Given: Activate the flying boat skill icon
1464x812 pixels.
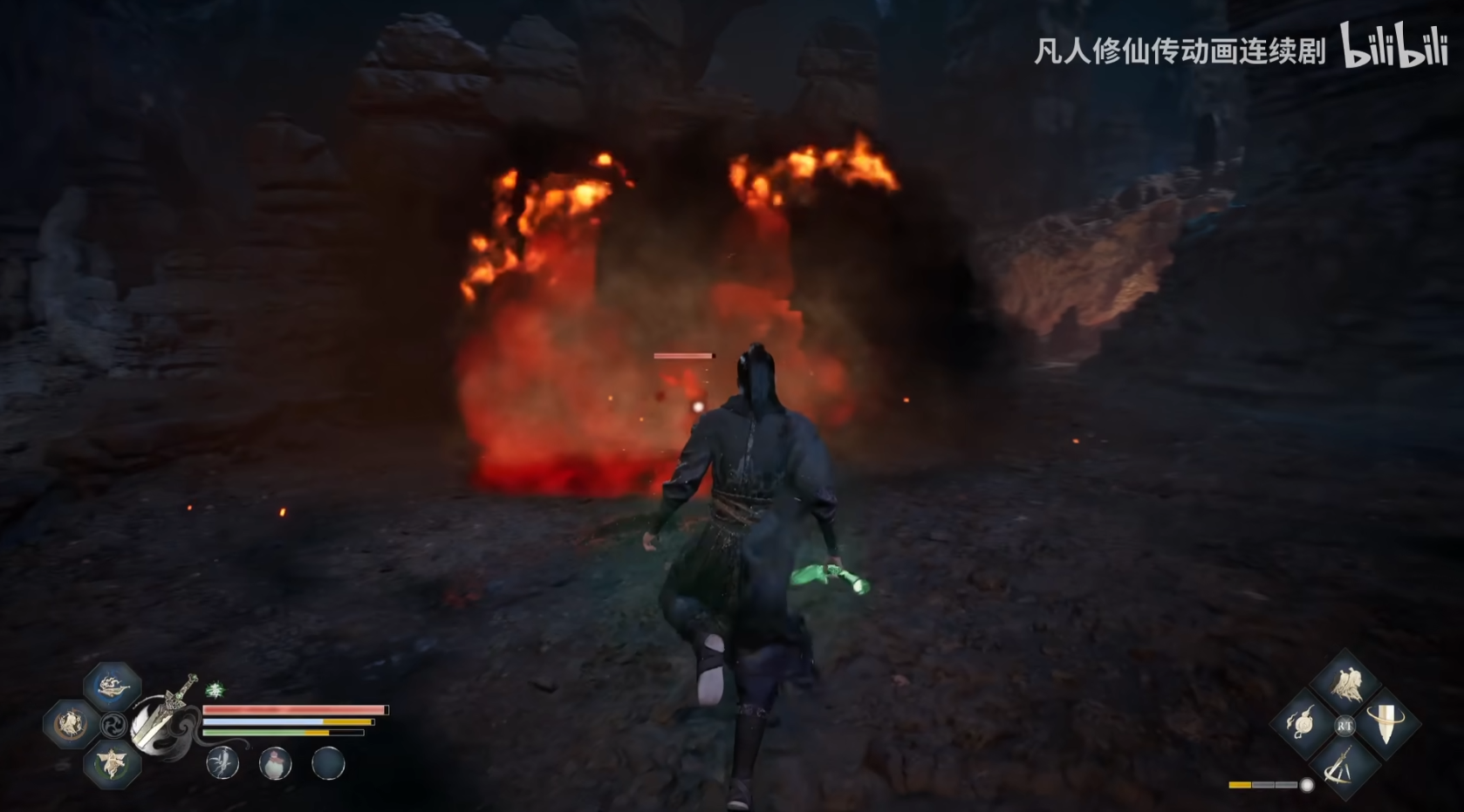Looking at the screenshot, I should pos(113,686).
